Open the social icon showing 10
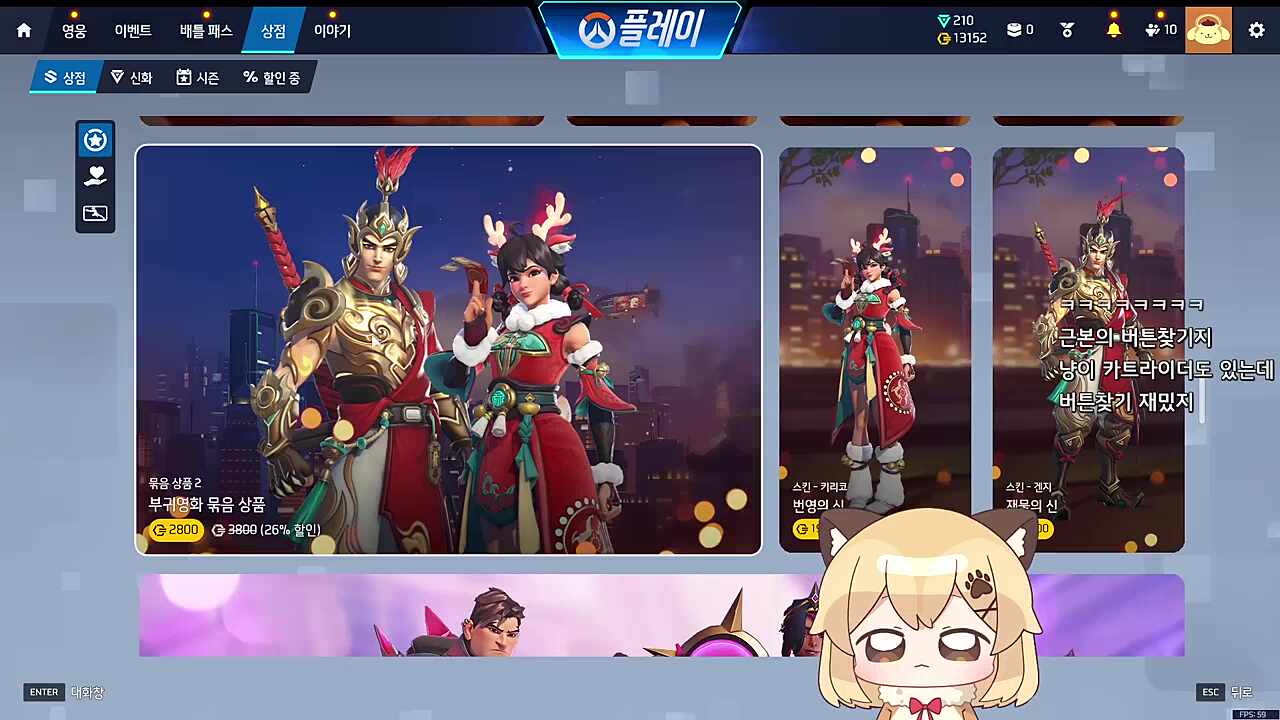The height and width of the screenshot is (720, 1280). (x=1158, y=29)
